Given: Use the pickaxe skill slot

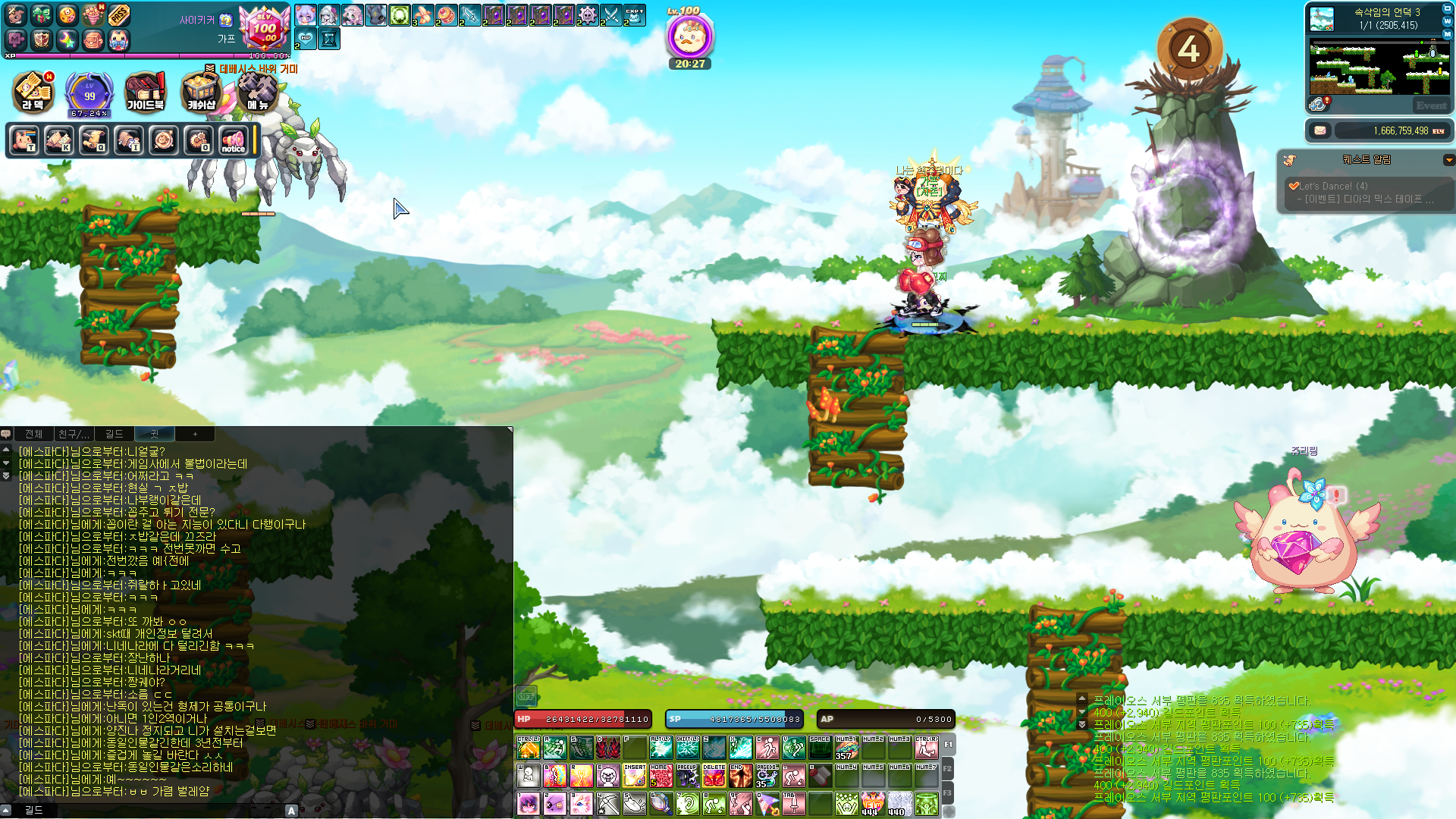Looking at the screenshot, I should [608, 803].
